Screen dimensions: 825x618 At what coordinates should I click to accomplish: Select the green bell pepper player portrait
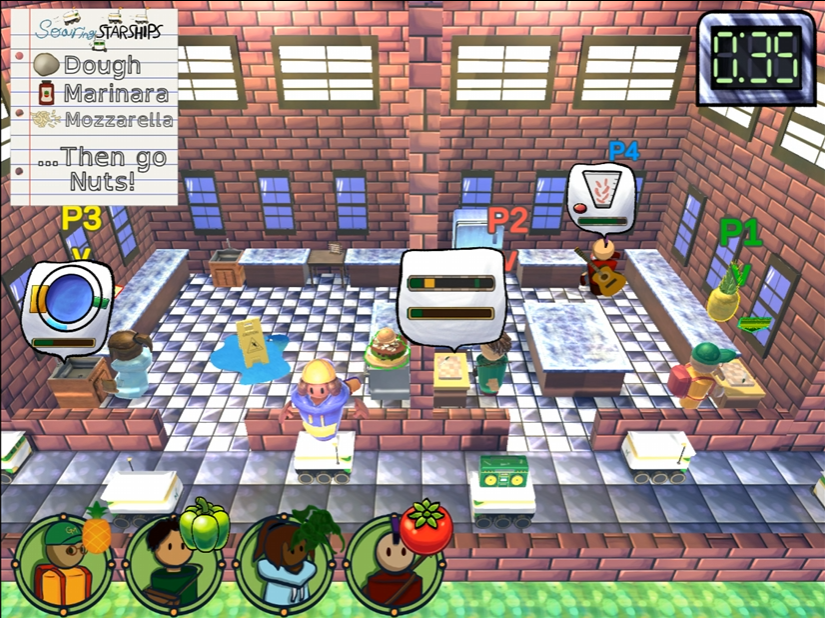(x=177, y=564)
